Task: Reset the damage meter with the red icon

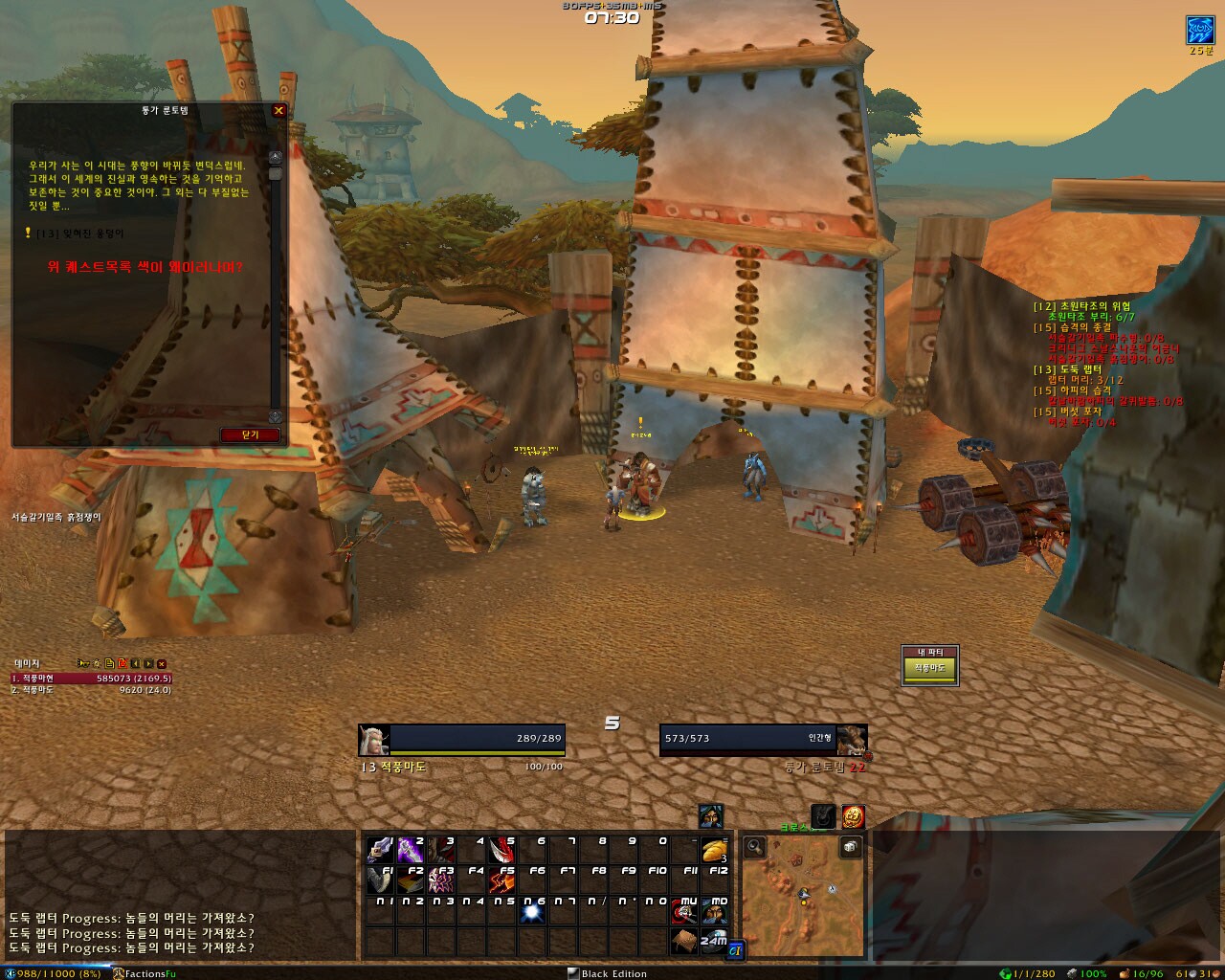Action: tap(122, 663)
